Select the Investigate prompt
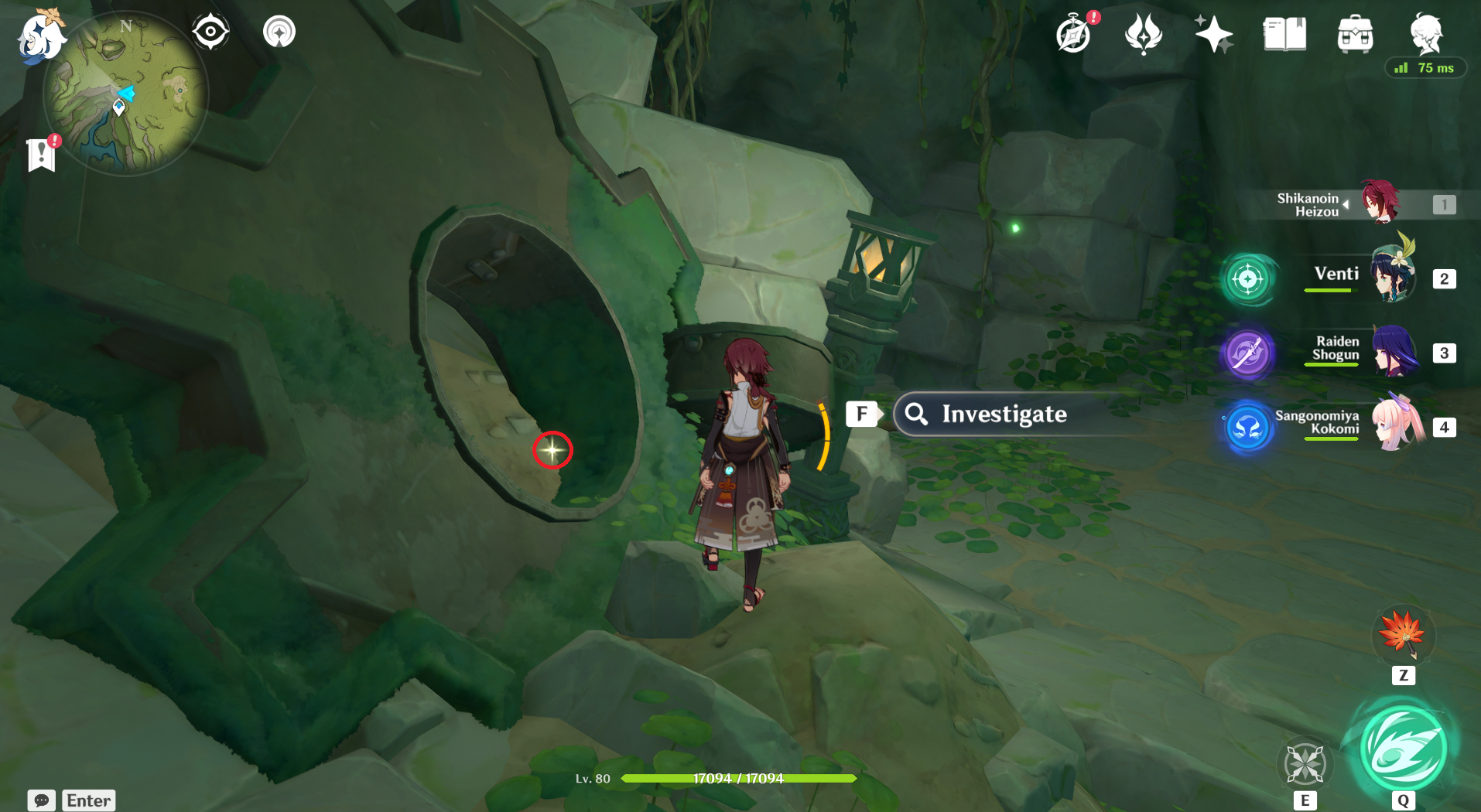1481x812 pixels. [1003, 415]
